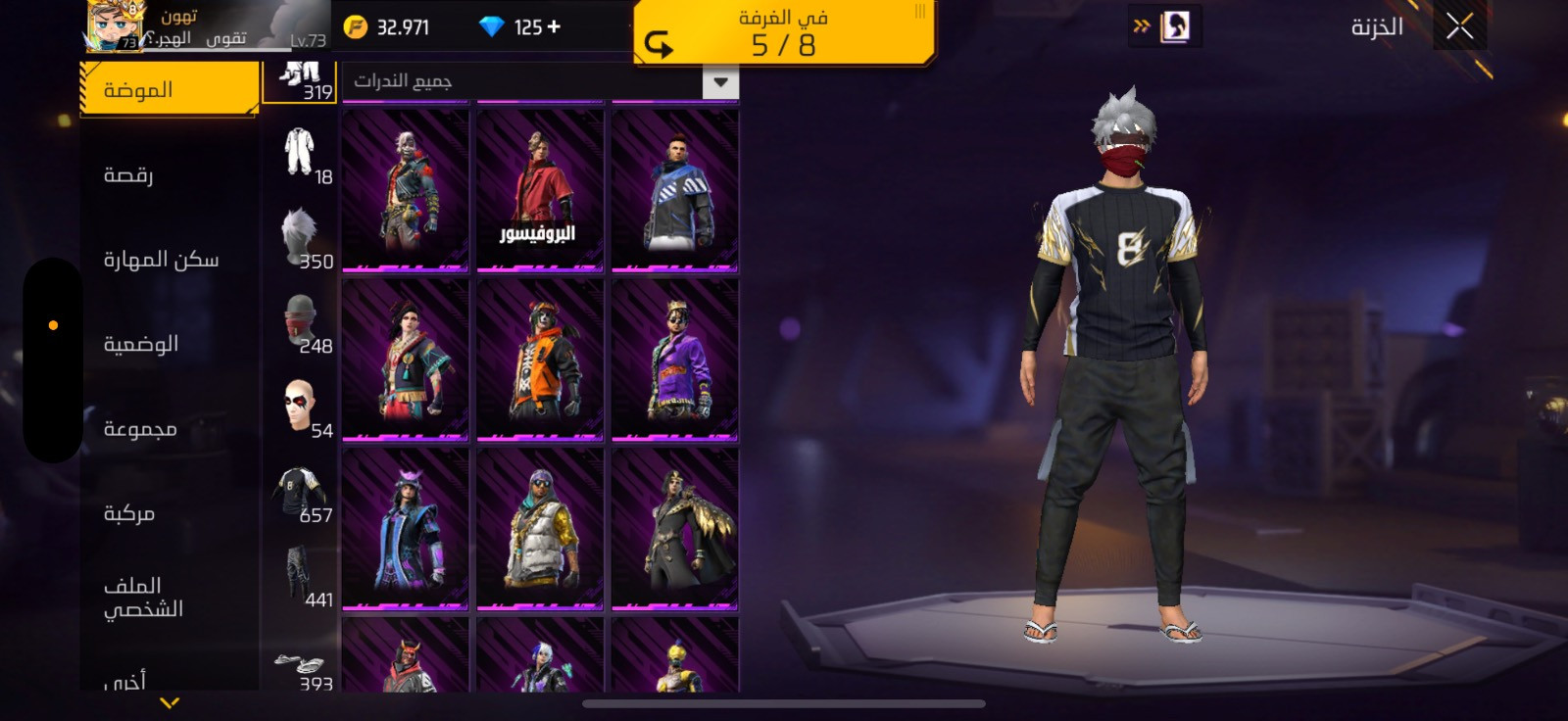Pick the jersey top category with 657
The height and width of the screenshot is (721, 1568).
(x=300, y=491)
